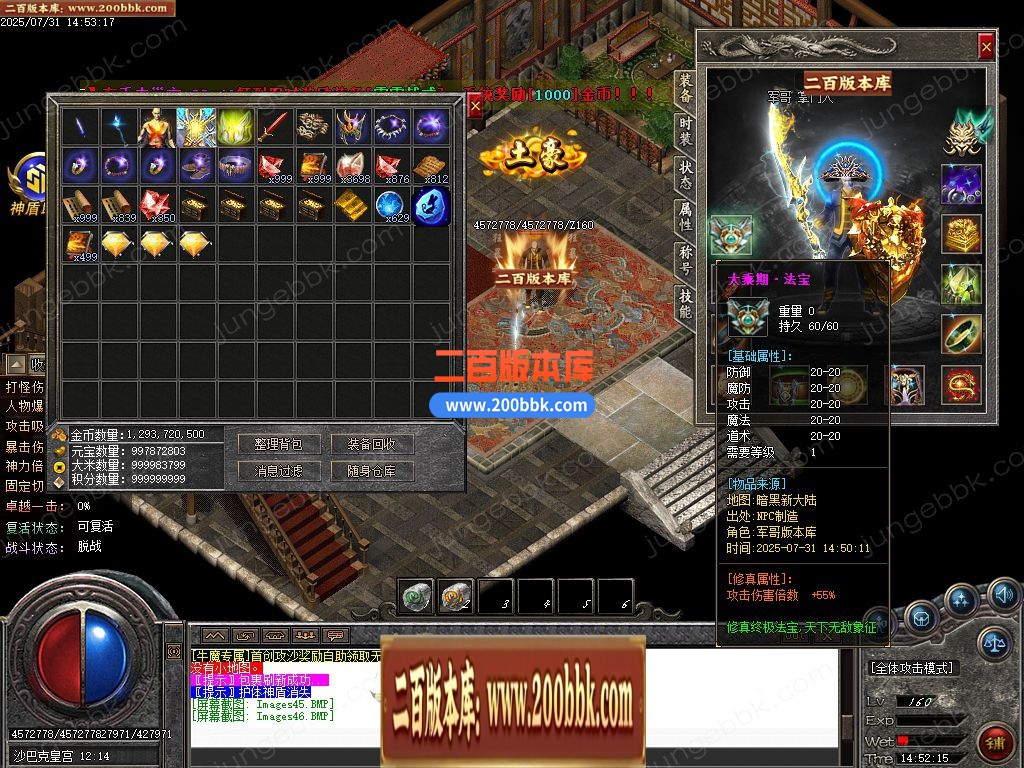This screenshot has height=768, width=1024.
Task: Click the 全体攻击模式 attack mode label
Action: click(913, 667)
